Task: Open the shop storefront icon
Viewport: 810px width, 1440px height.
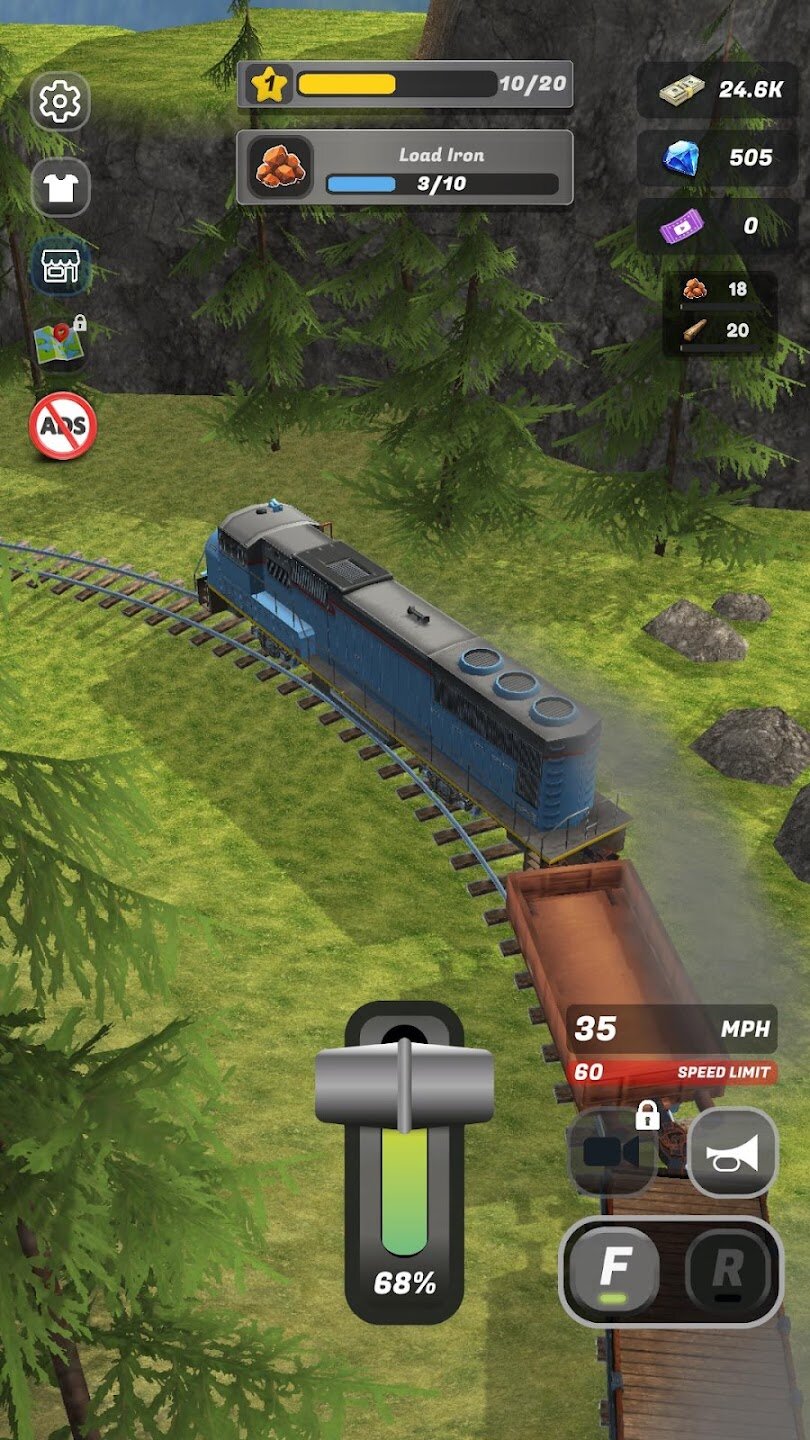Action: coord(60,267)
